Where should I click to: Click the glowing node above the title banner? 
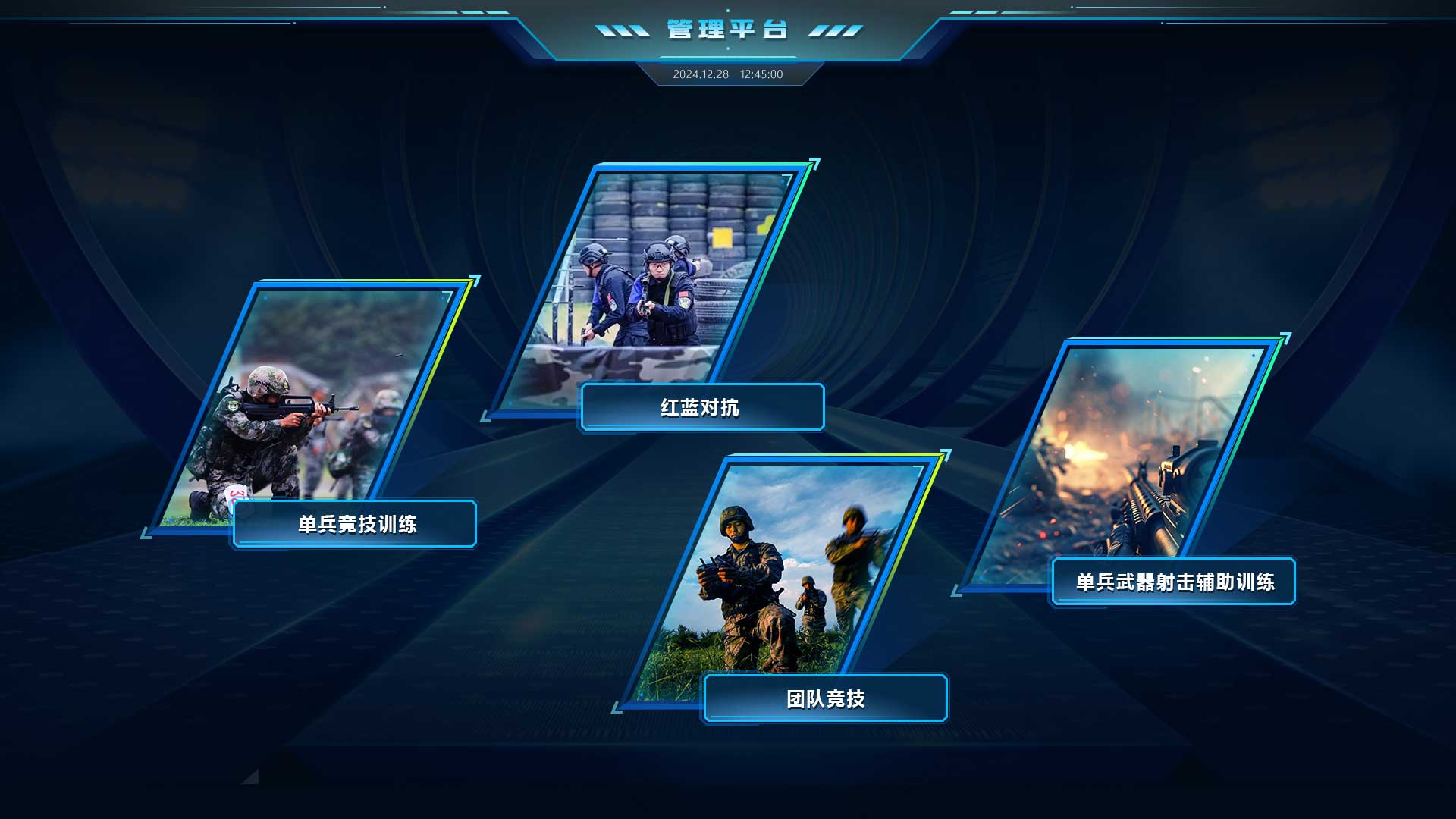[729, 10]
